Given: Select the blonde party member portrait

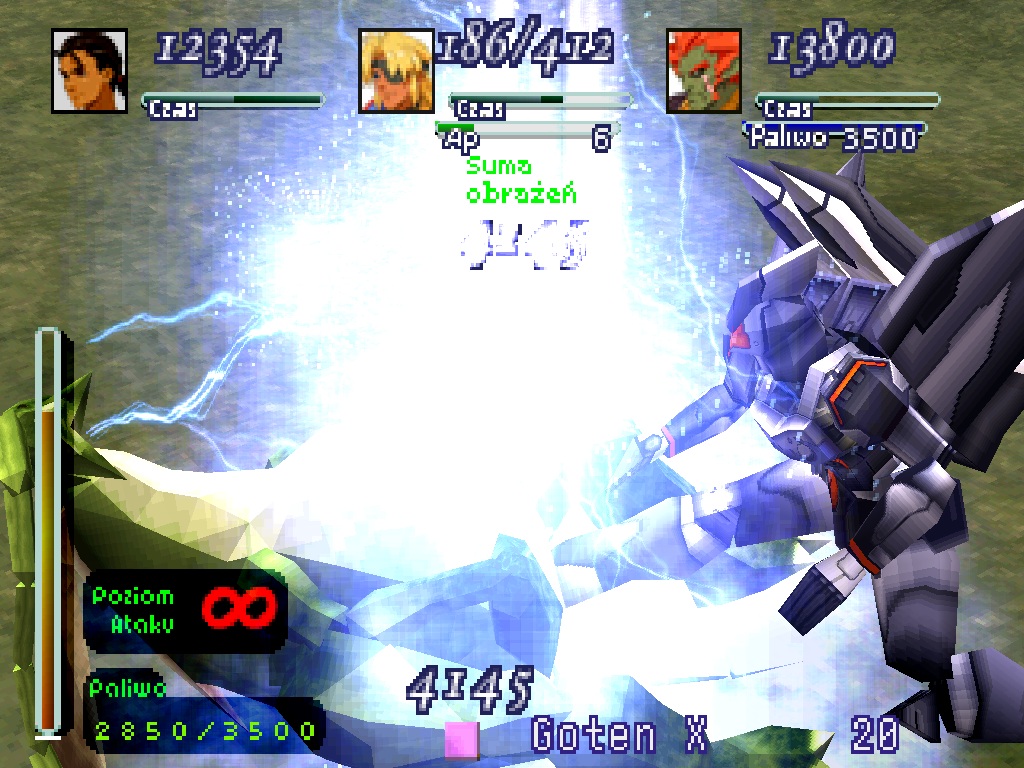Looking at the screenshot, I should coord(397,70).
